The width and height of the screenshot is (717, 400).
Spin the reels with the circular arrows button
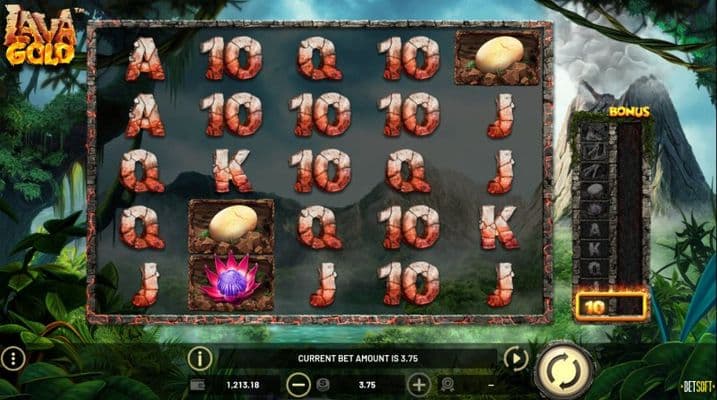[x=564, y=371]
